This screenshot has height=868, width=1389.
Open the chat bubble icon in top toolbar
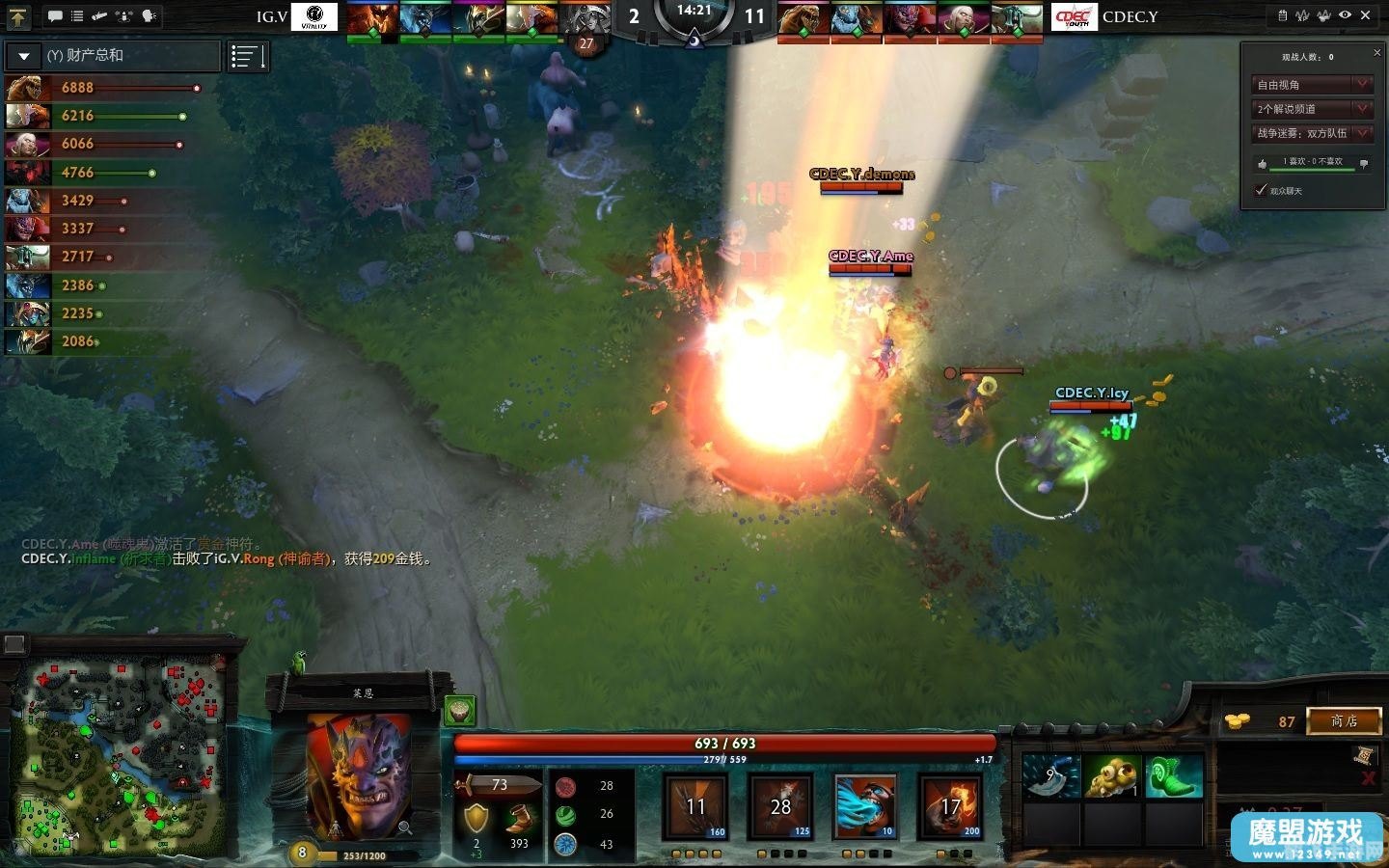point(55,15)
